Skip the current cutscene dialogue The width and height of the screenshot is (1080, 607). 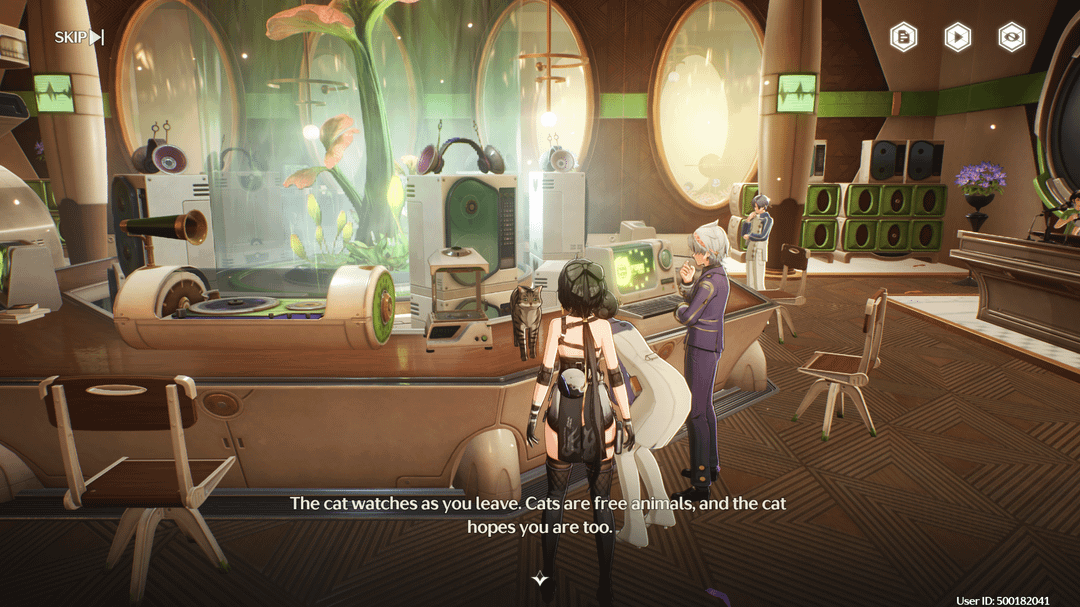[79, 38]
